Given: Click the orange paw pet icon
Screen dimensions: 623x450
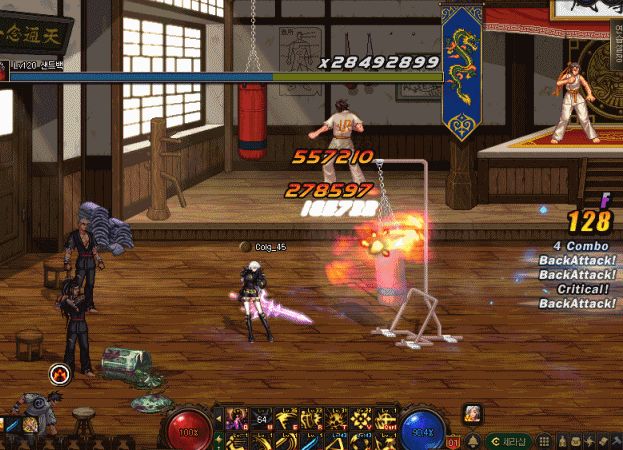Looking at the screenshot, I should click(x=59, y=375).
